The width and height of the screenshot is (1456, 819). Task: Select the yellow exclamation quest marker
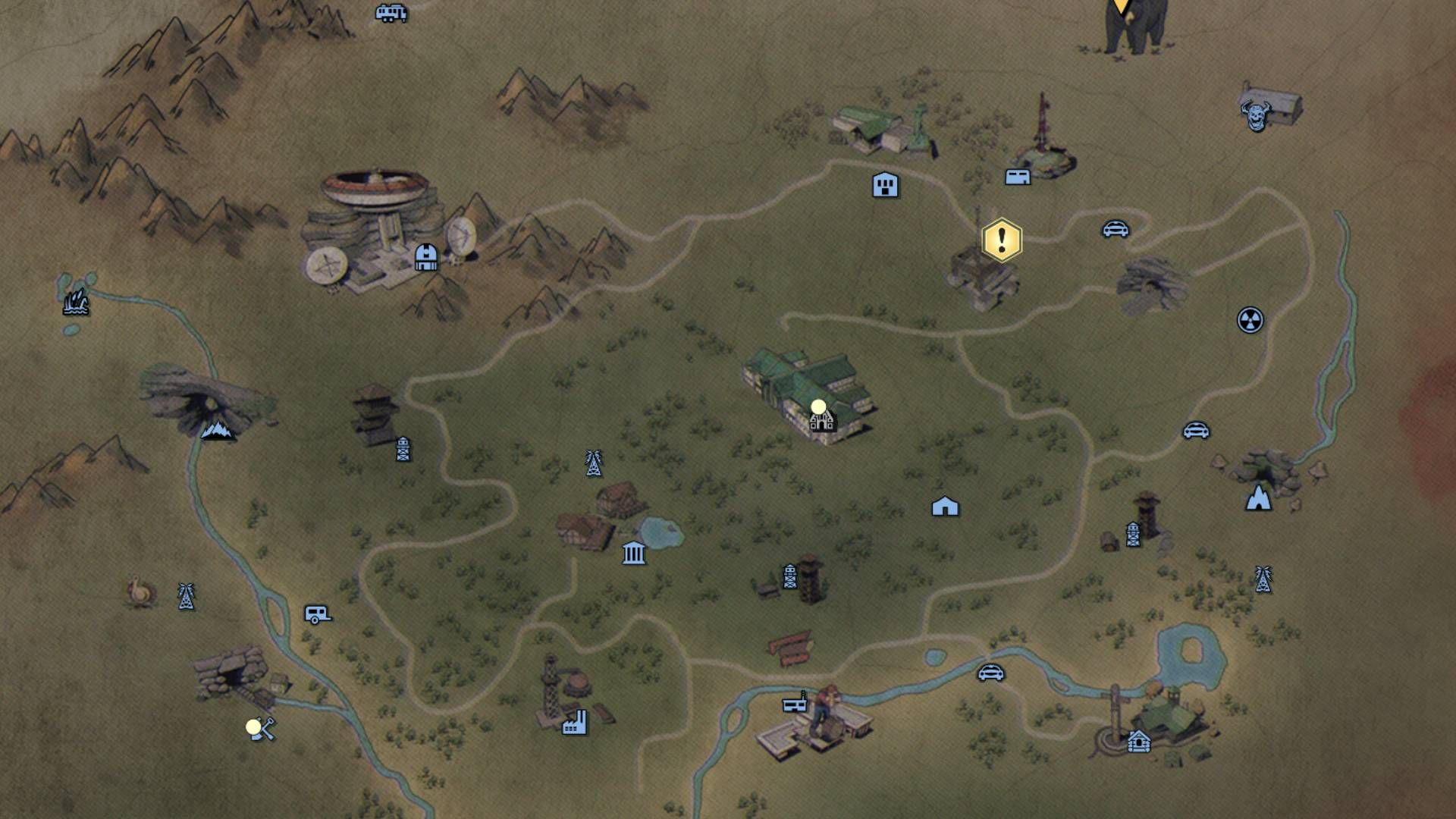coord(1001,240)
